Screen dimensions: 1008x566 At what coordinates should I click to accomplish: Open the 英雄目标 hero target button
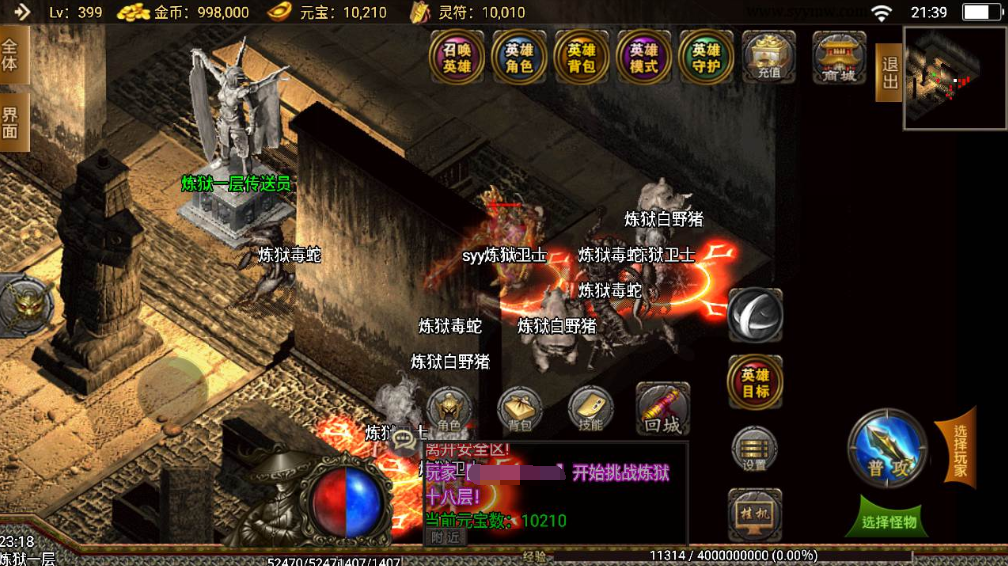click(755, 382)
